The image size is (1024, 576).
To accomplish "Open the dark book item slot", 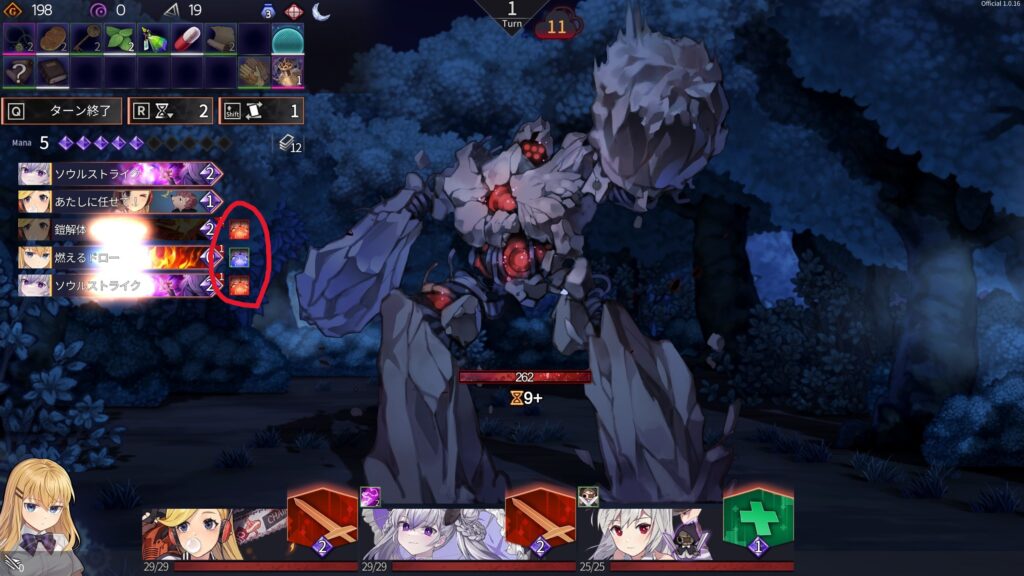I will tap(52, 71).
